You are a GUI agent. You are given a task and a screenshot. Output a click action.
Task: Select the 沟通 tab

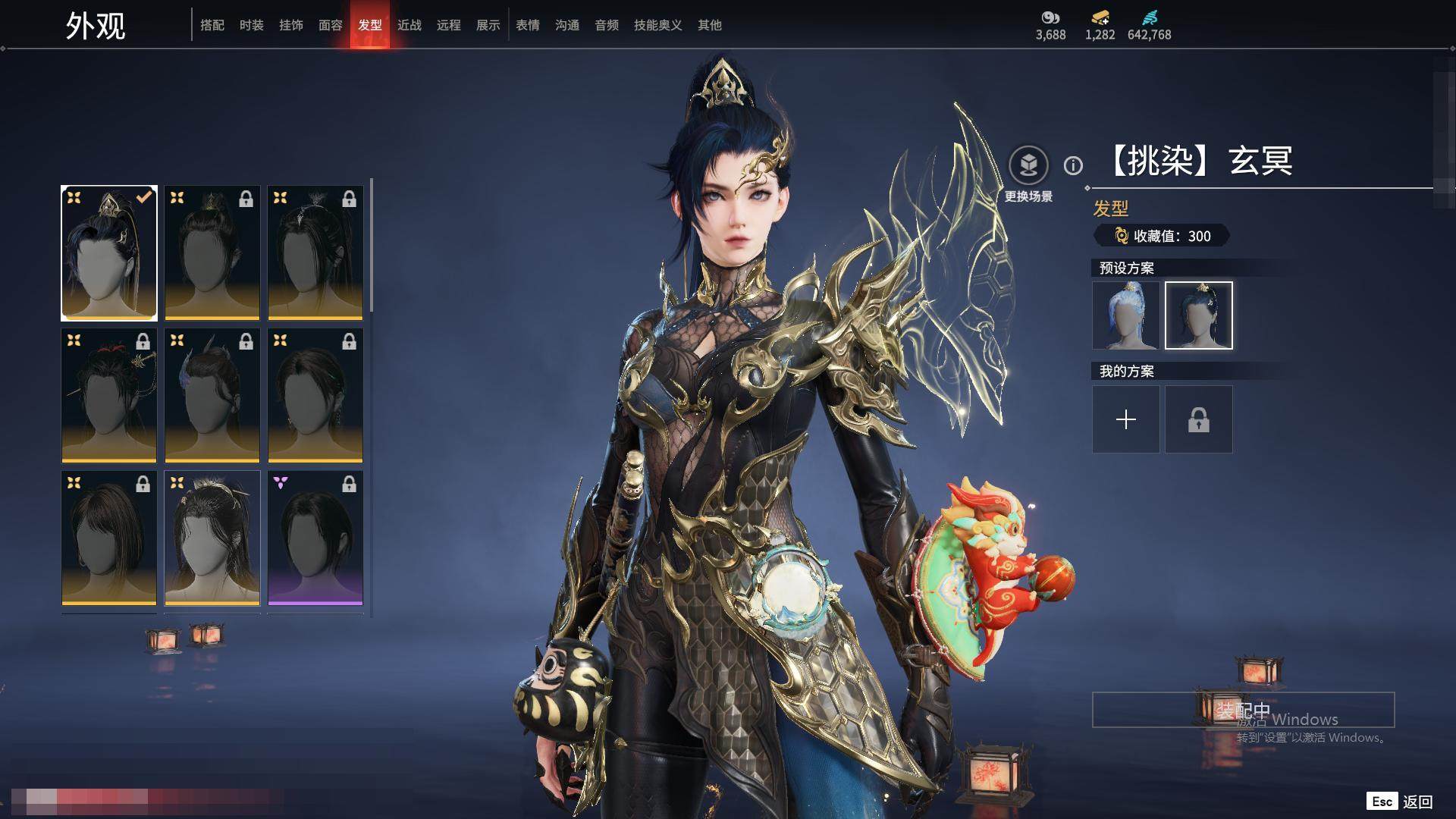tap(567, 25)
